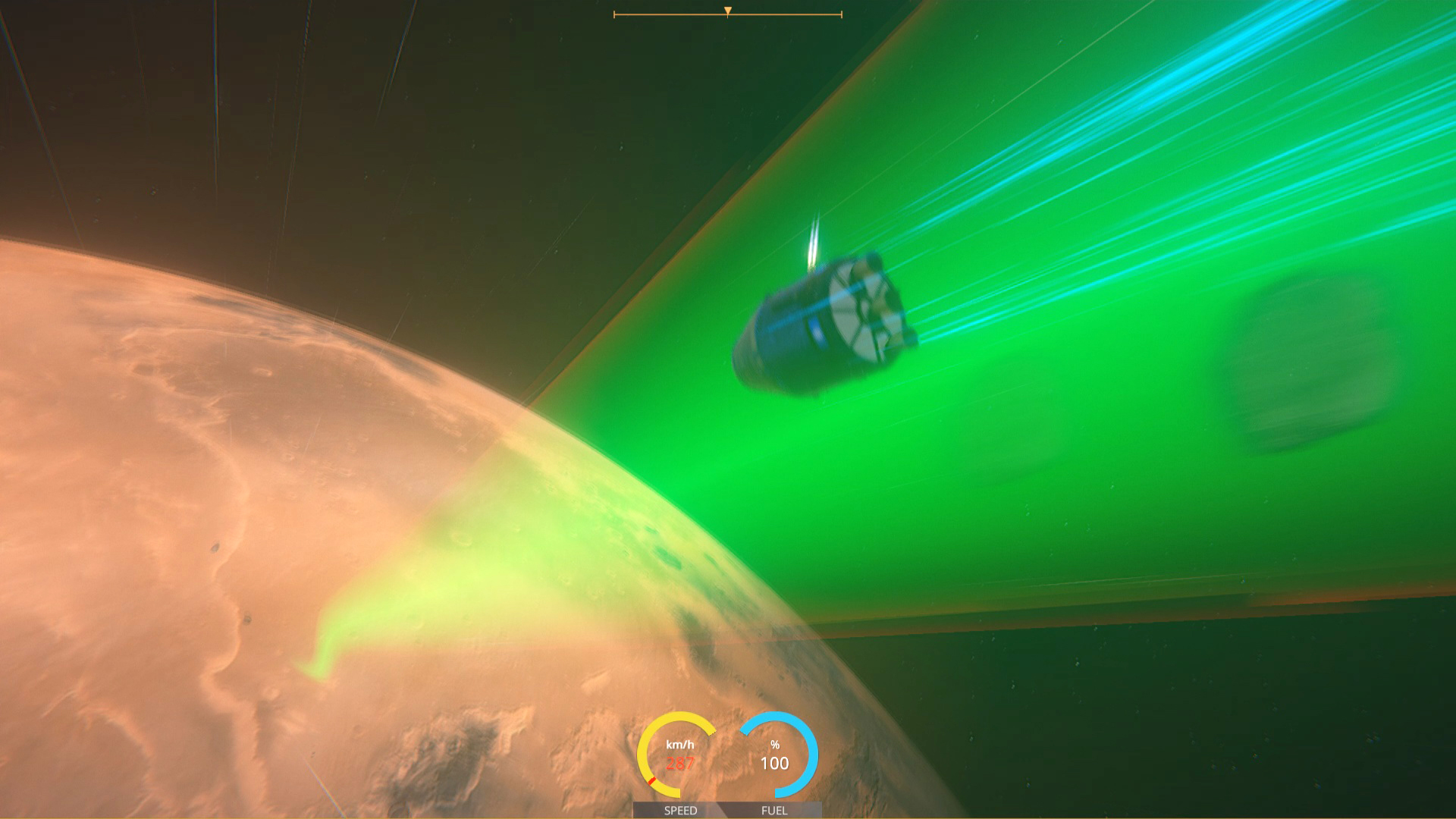Expand the dark panel beneath the gauges
Viewport: 1456px width, 819px height.
tap(728, 810)
